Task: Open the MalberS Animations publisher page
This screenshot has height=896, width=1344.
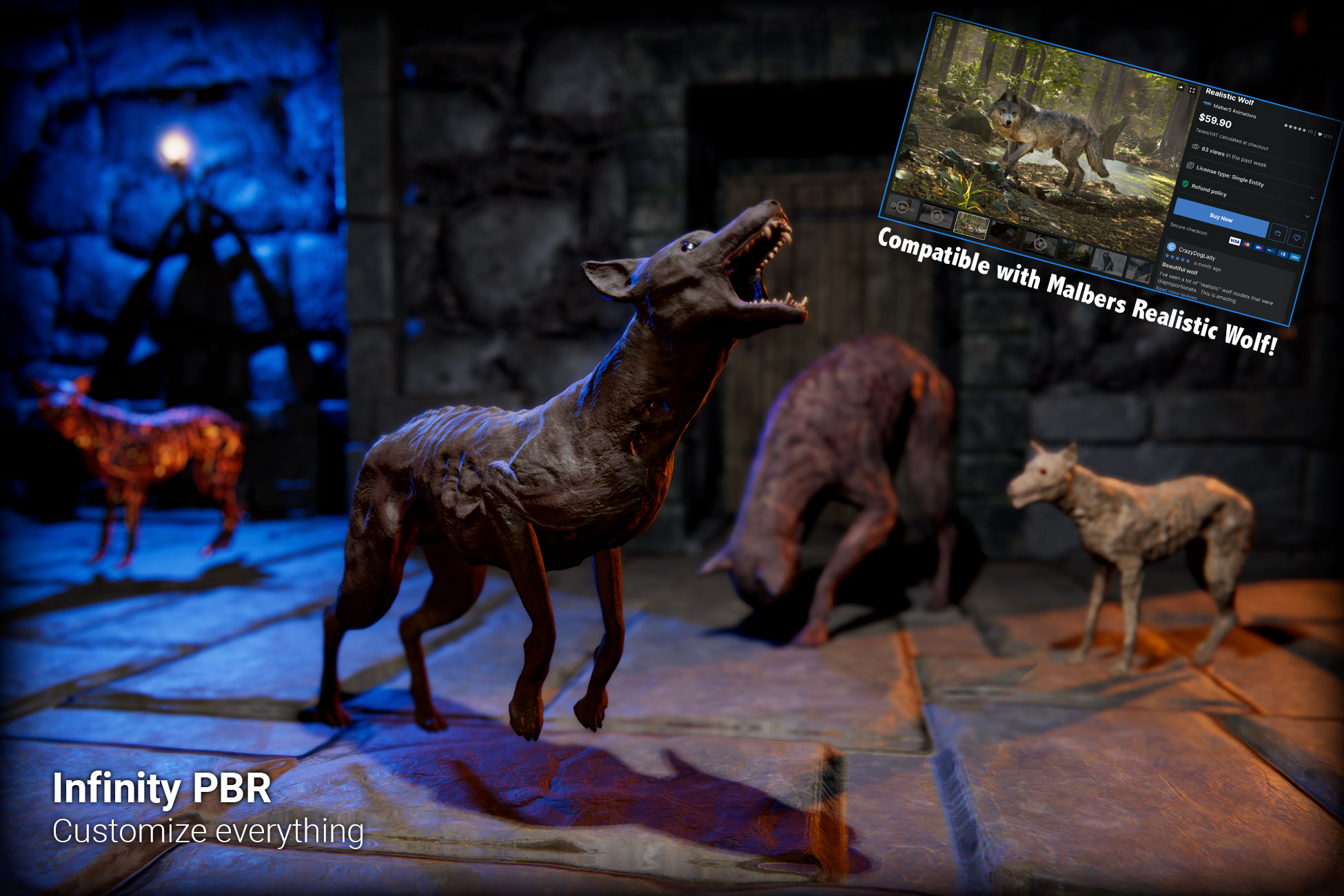Action: [1235, 112]
